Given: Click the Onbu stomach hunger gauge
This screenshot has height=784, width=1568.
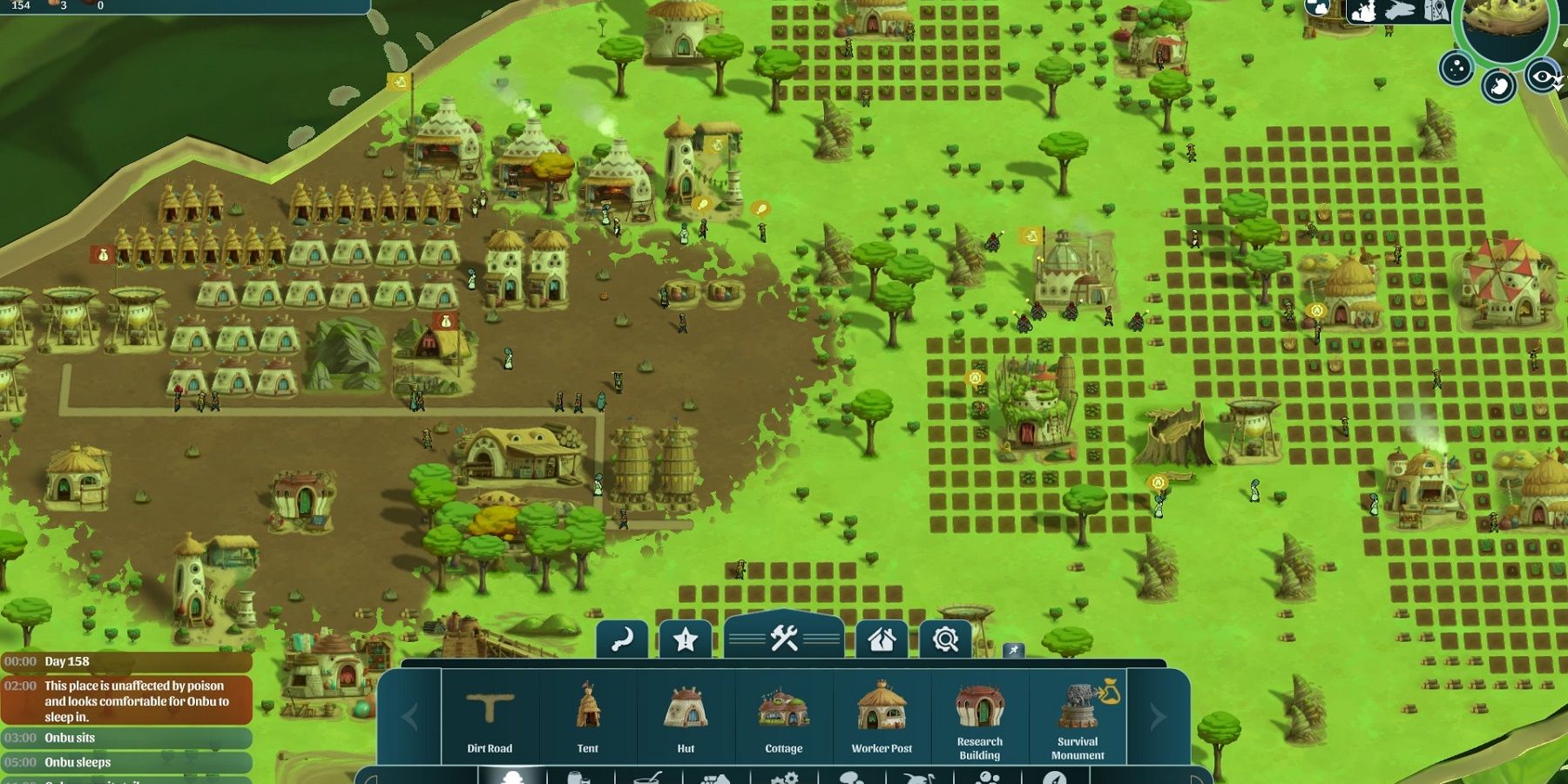Looking at the screenshot, I should coord(1500,84).
